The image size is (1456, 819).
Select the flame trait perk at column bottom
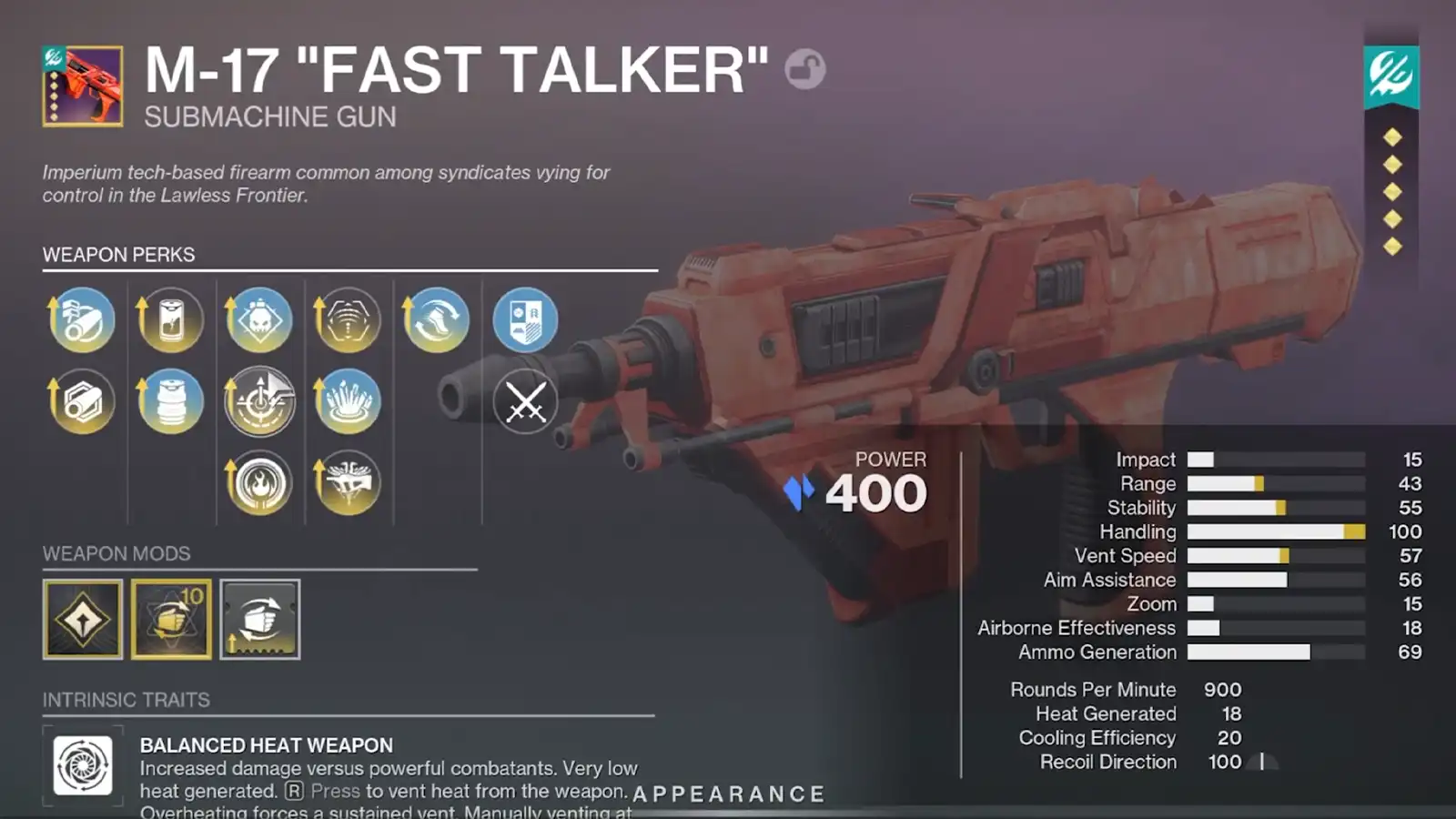pyautogui.click(x=259, y=484)
